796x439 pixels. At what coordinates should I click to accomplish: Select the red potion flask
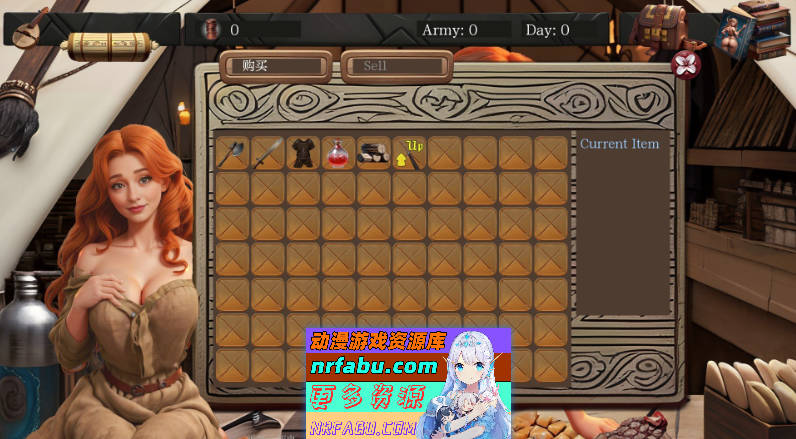coord(338,153)
